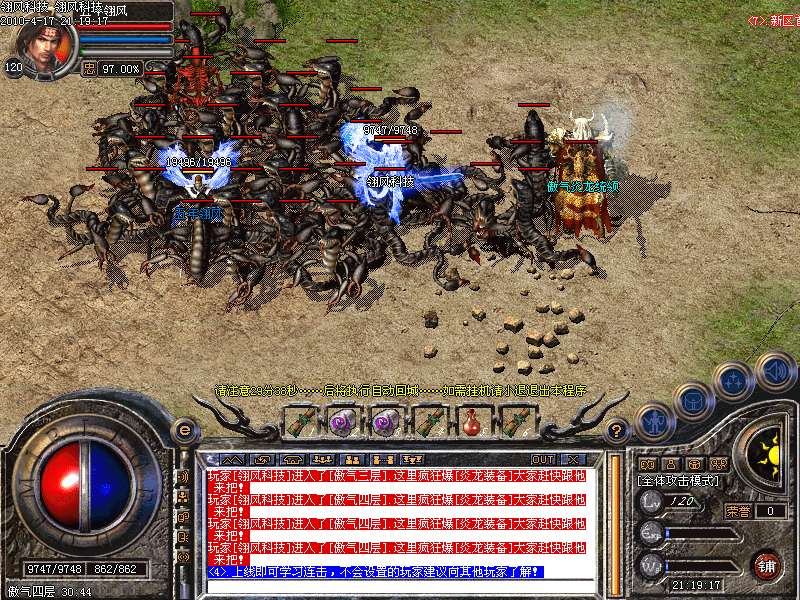The height and width of the screenshot is (600, 800).
Task: Select the red potion flask in the belt
Action: pyautogui.click(x=470, y=423)
